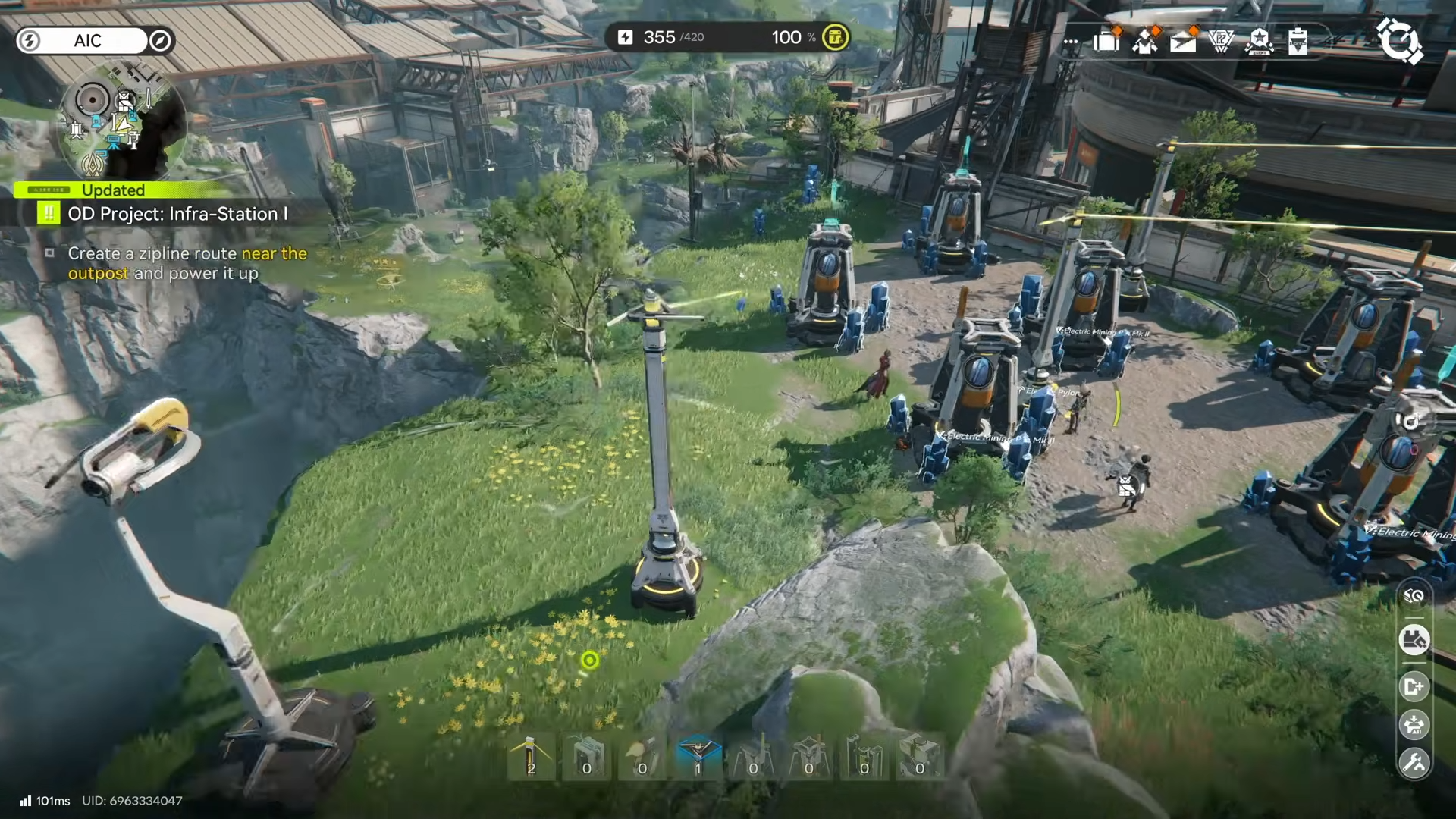Select the zipline pylon hotbar slot

(531, 757)
